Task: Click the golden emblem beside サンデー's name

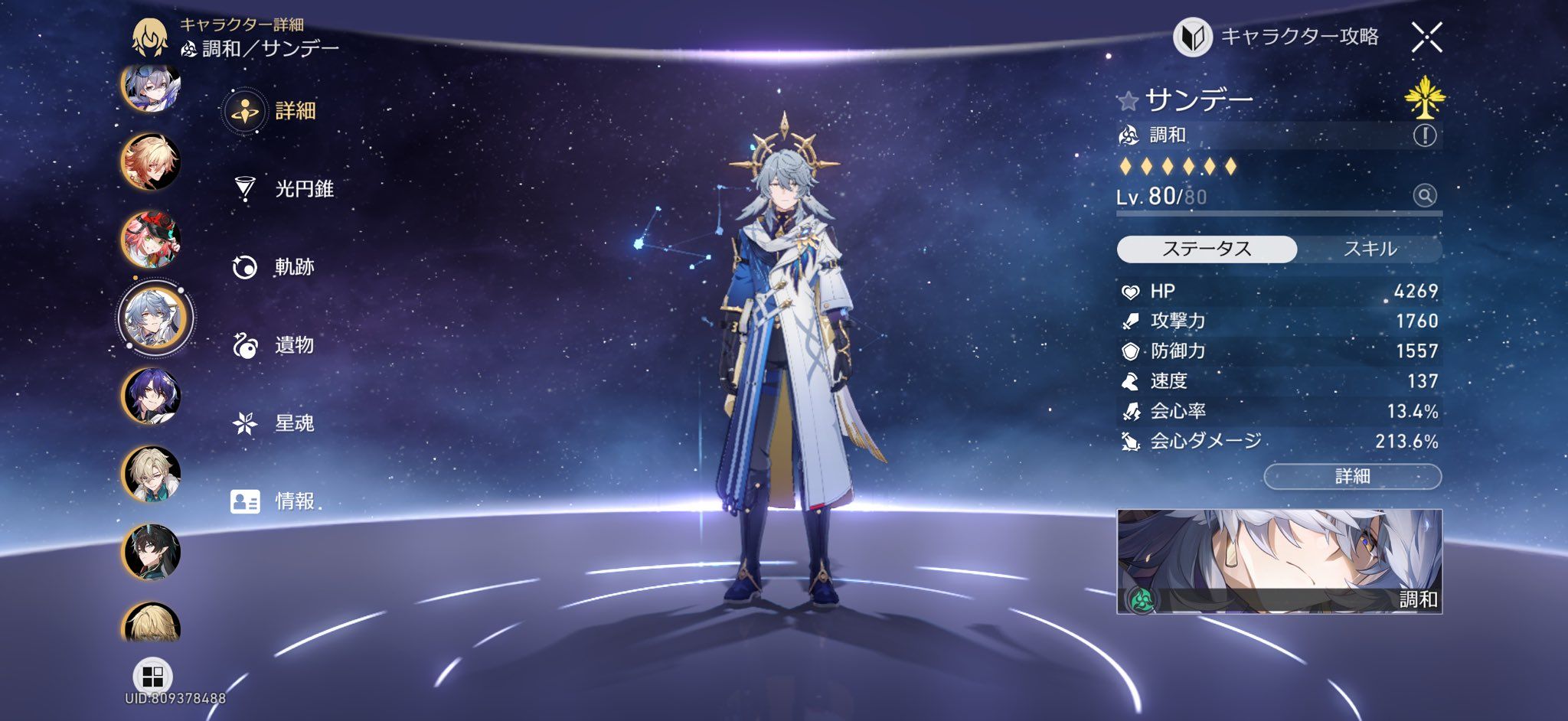Action: click(x=1425, y=98)
